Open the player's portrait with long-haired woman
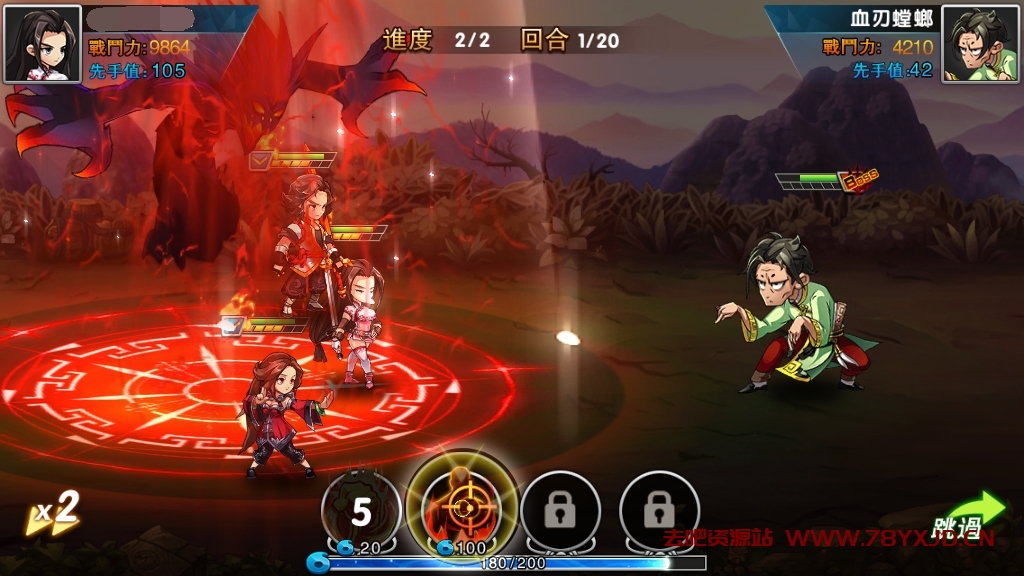Image resolution: width=1024 pixels, height=576 pixels. (42, 44)
